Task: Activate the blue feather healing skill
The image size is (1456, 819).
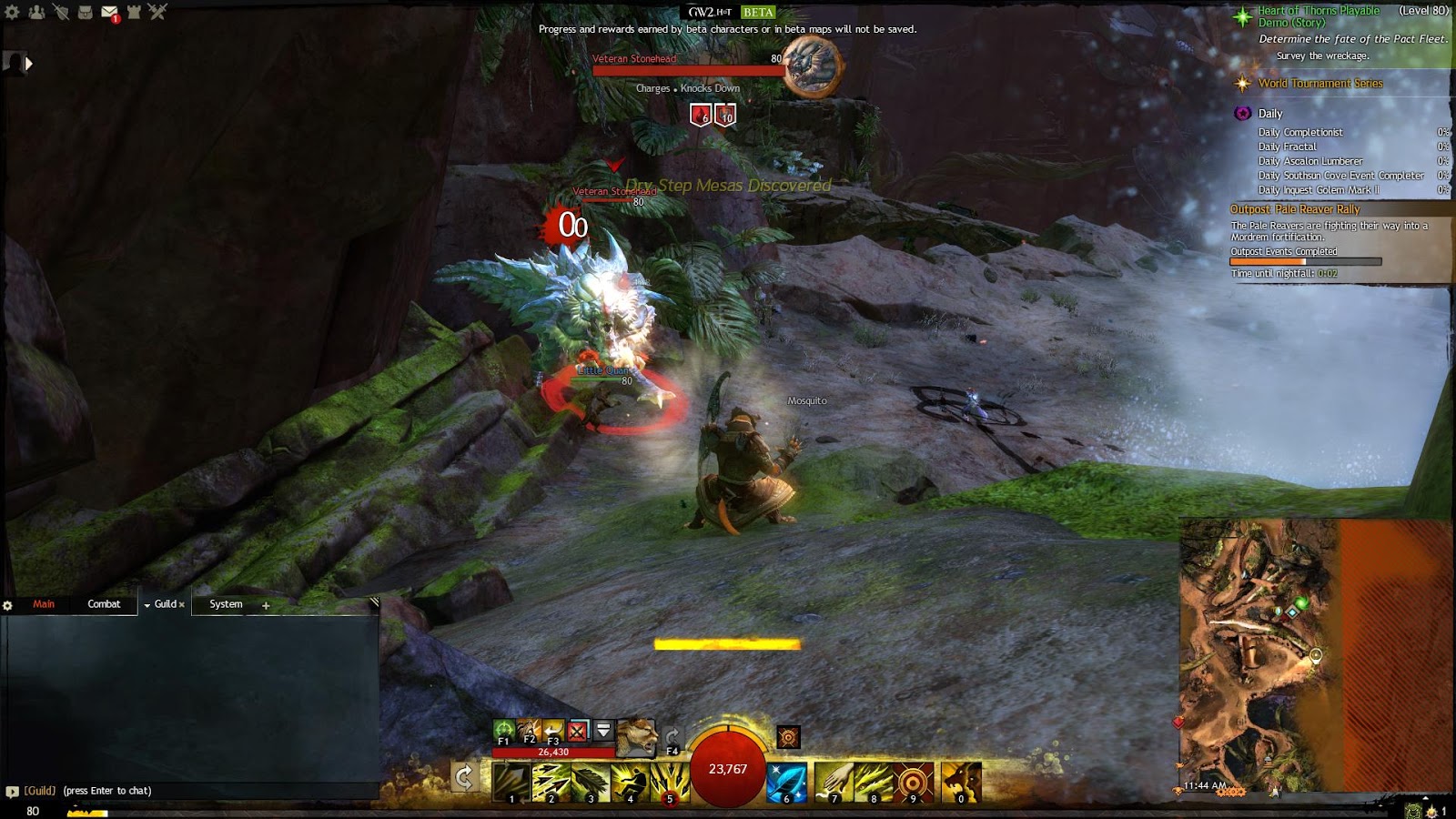Action: point(786,783)
